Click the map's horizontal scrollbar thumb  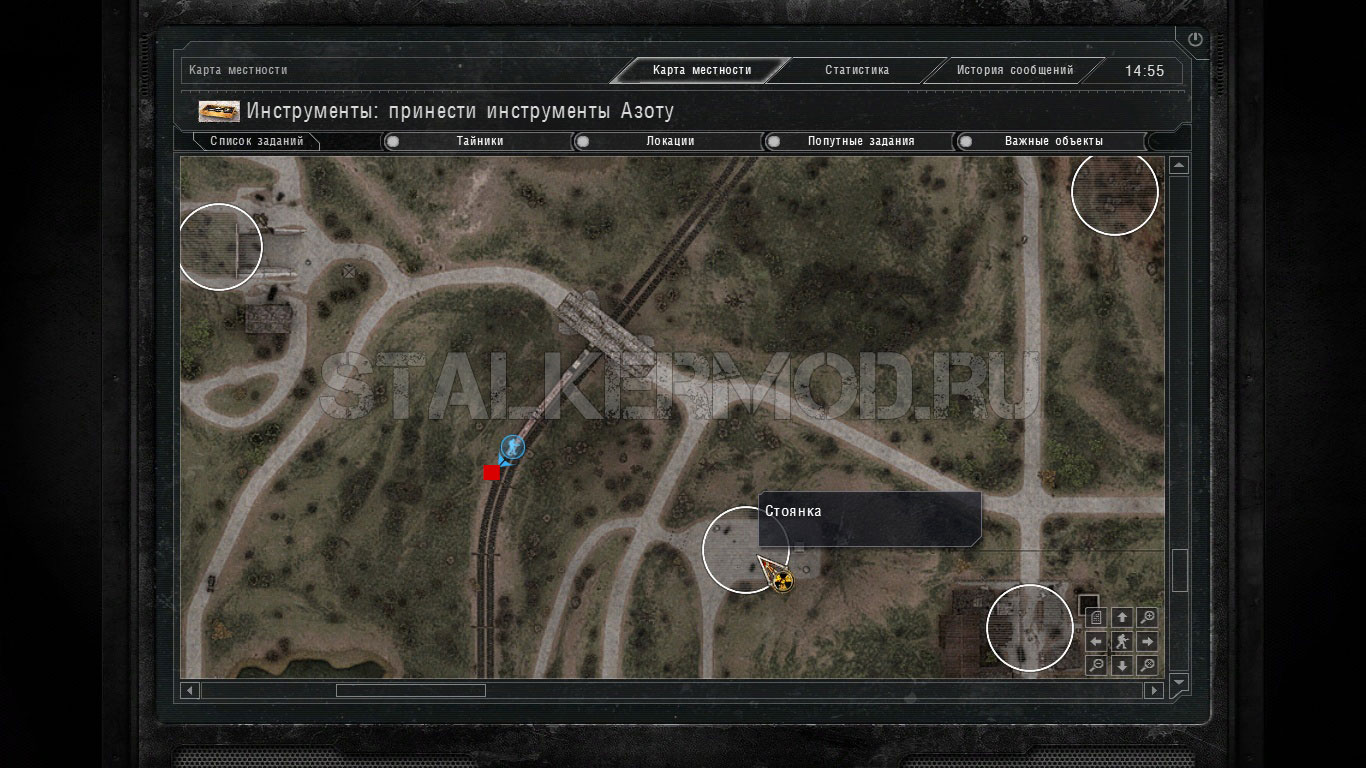[410, 690]
